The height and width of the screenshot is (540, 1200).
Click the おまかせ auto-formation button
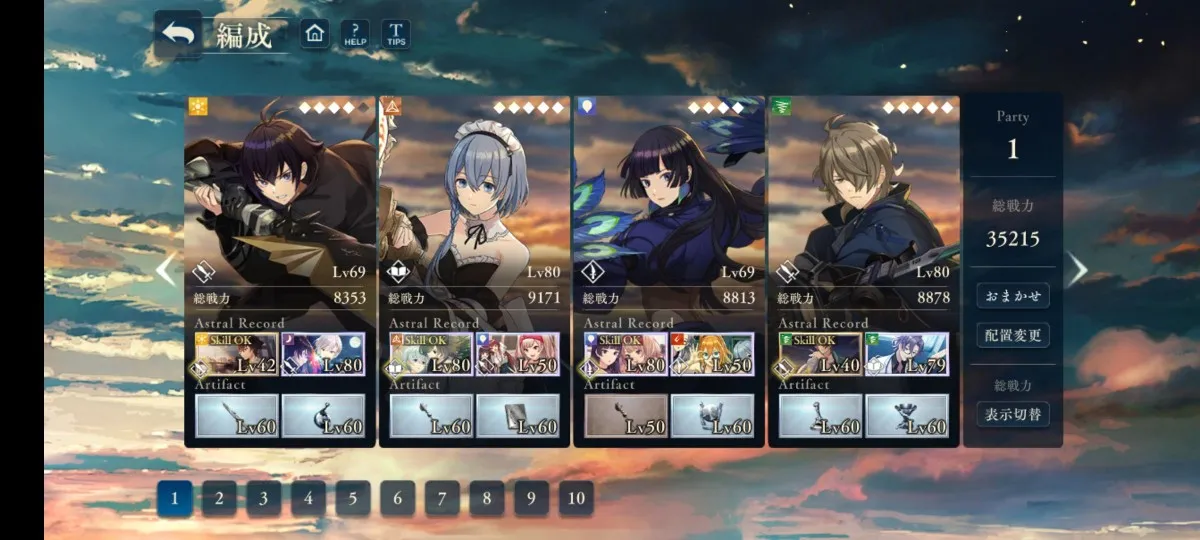point(1013,296)
